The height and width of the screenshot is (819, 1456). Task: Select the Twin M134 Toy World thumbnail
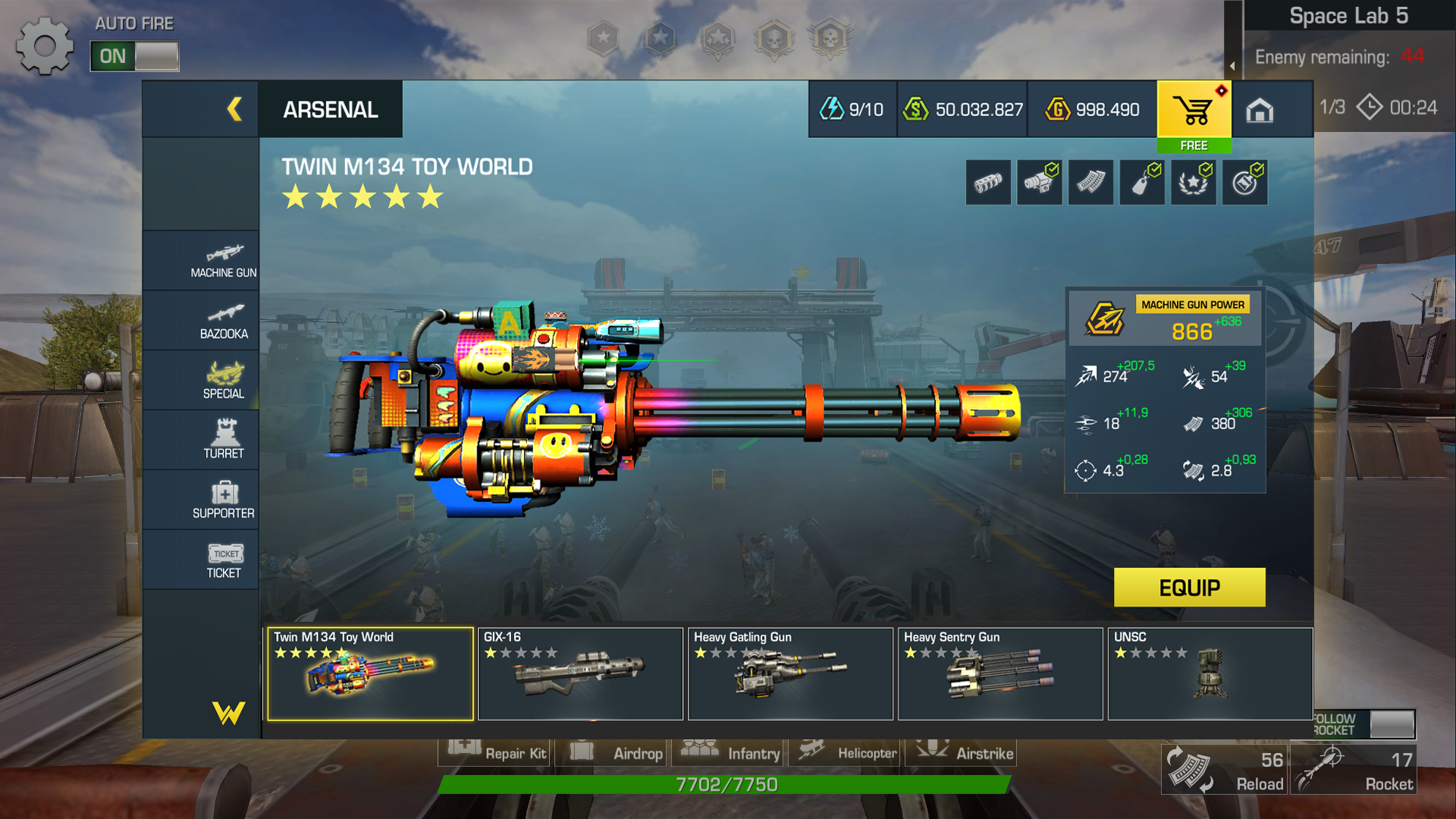370,673
